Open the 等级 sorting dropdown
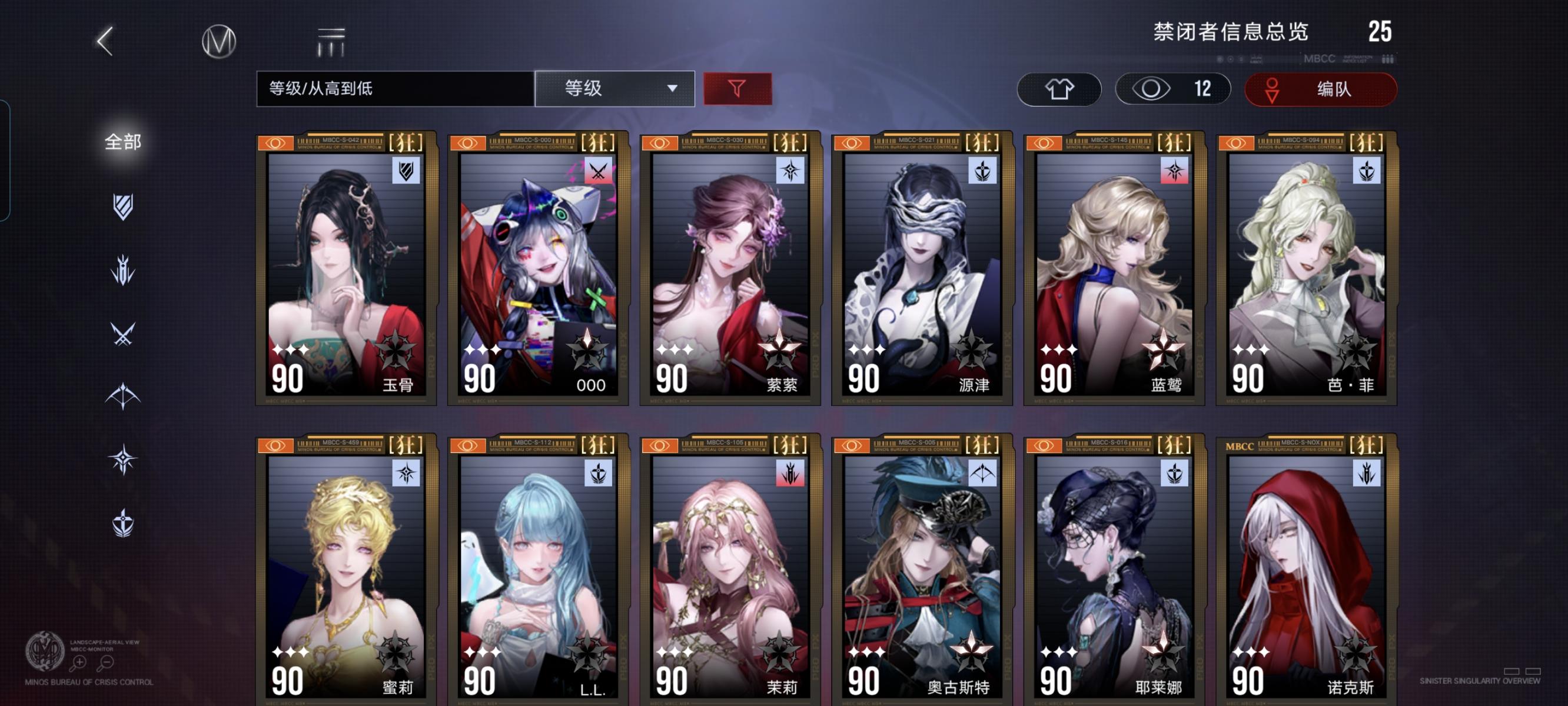 [615, 89]
